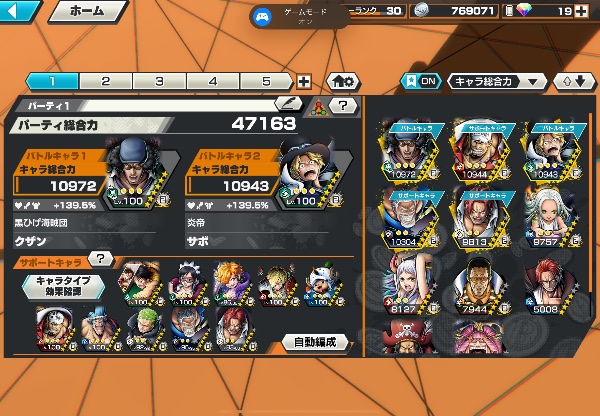Open party tab 5

click(x=266, y=82)
